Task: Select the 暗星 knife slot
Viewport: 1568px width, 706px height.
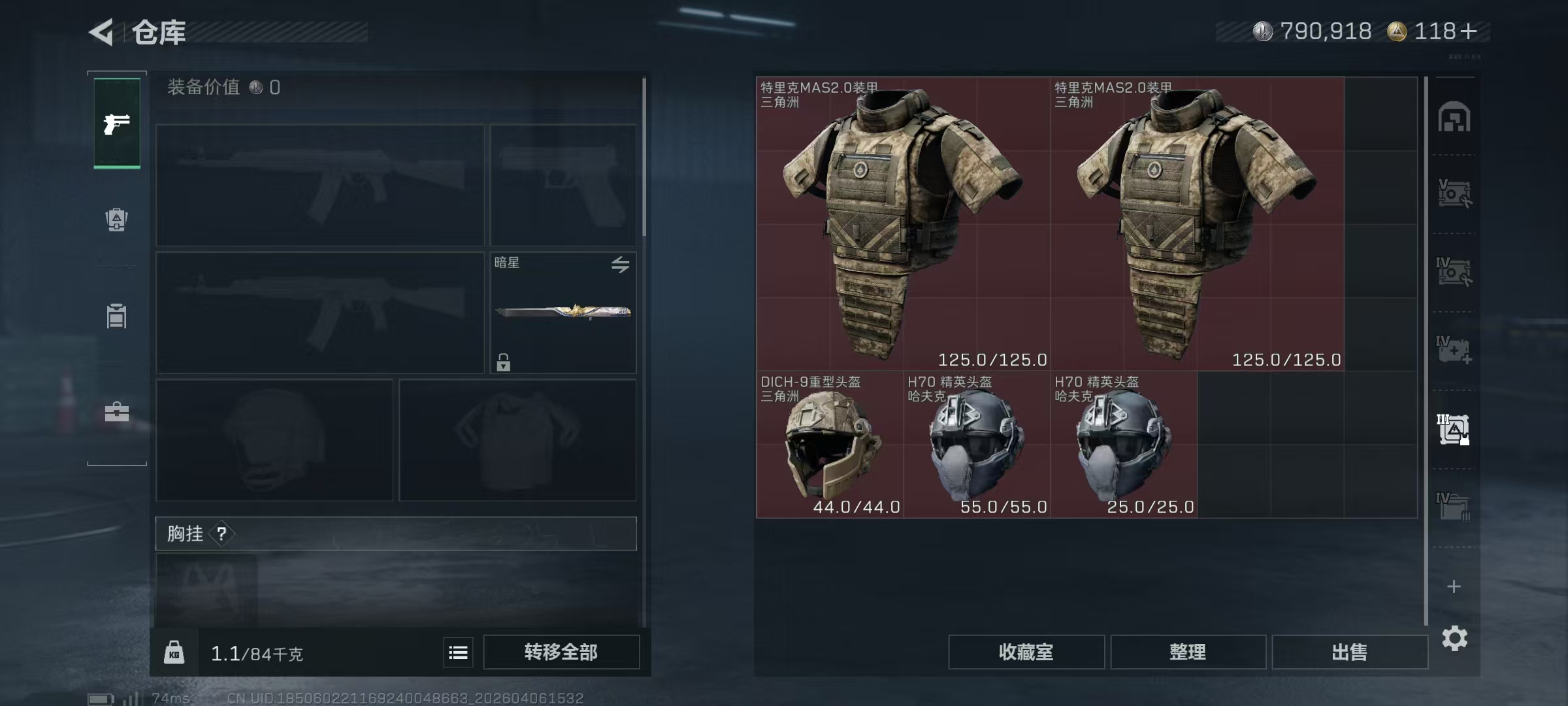Action: click(x=563, y=312)
